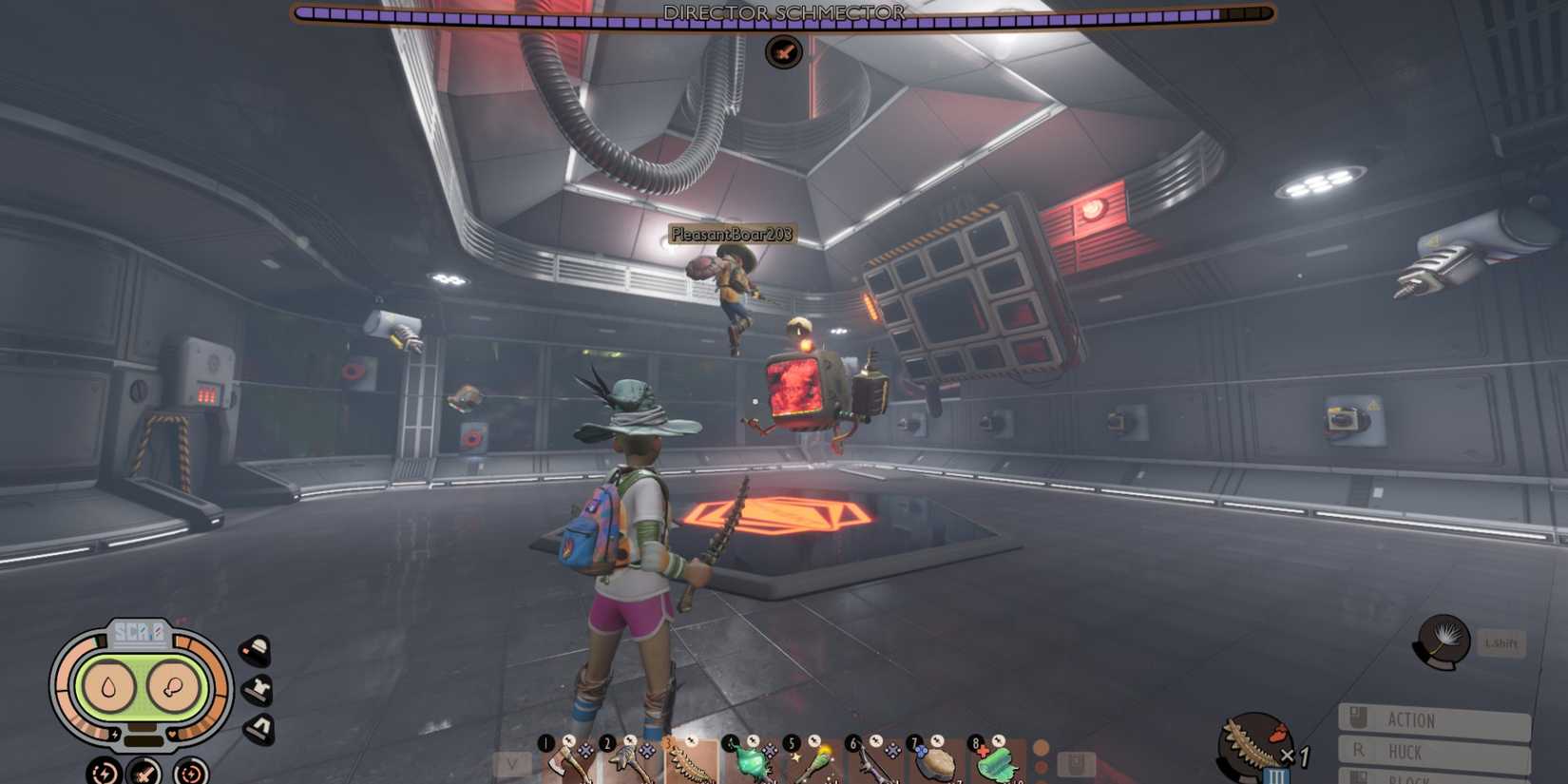Choose the food item in hotbar slot 7
This screenshot has height=784, width=1568.
(934, 760)
